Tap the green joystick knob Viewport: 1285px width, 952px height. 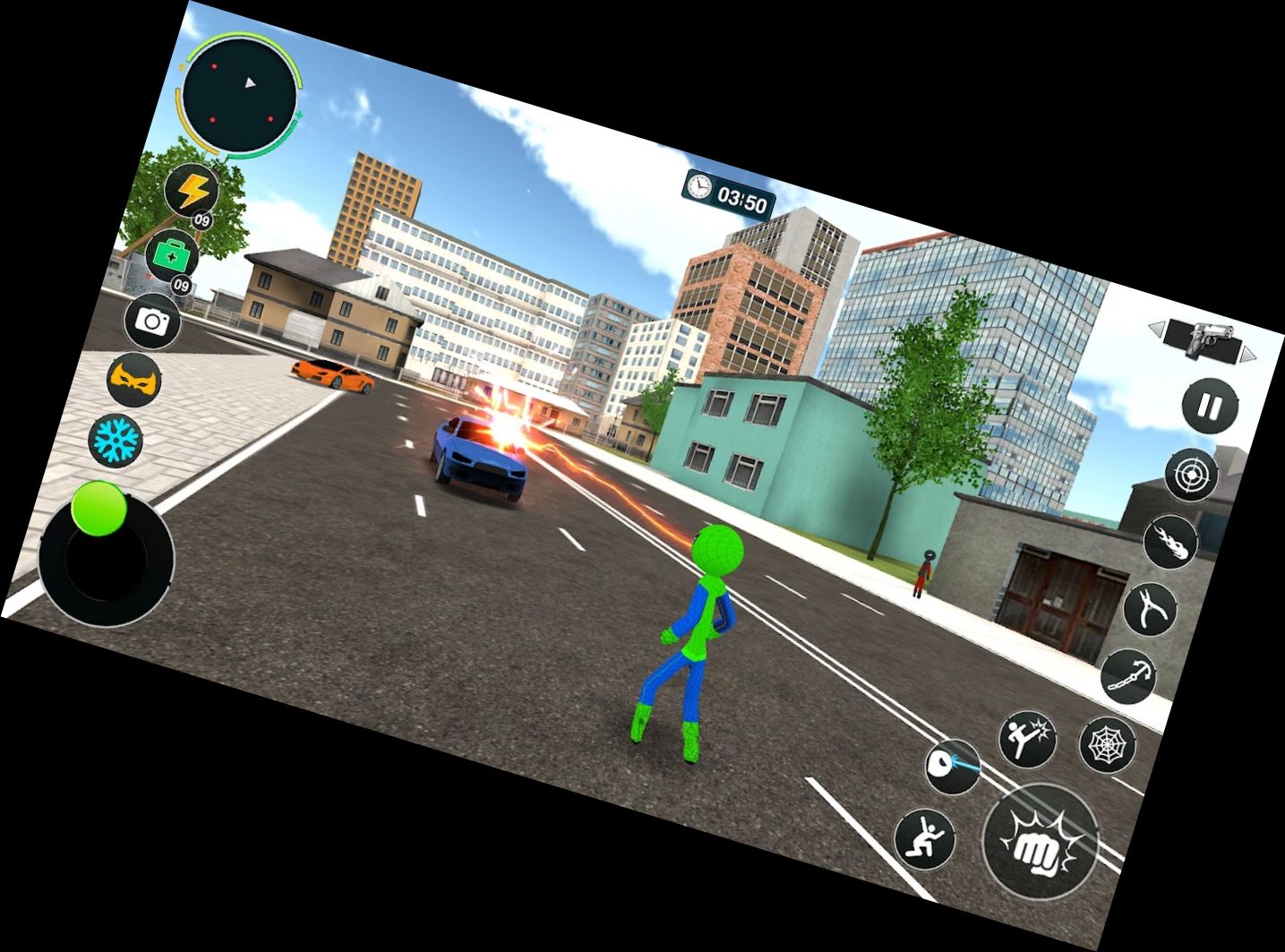[x=99, y=508]
